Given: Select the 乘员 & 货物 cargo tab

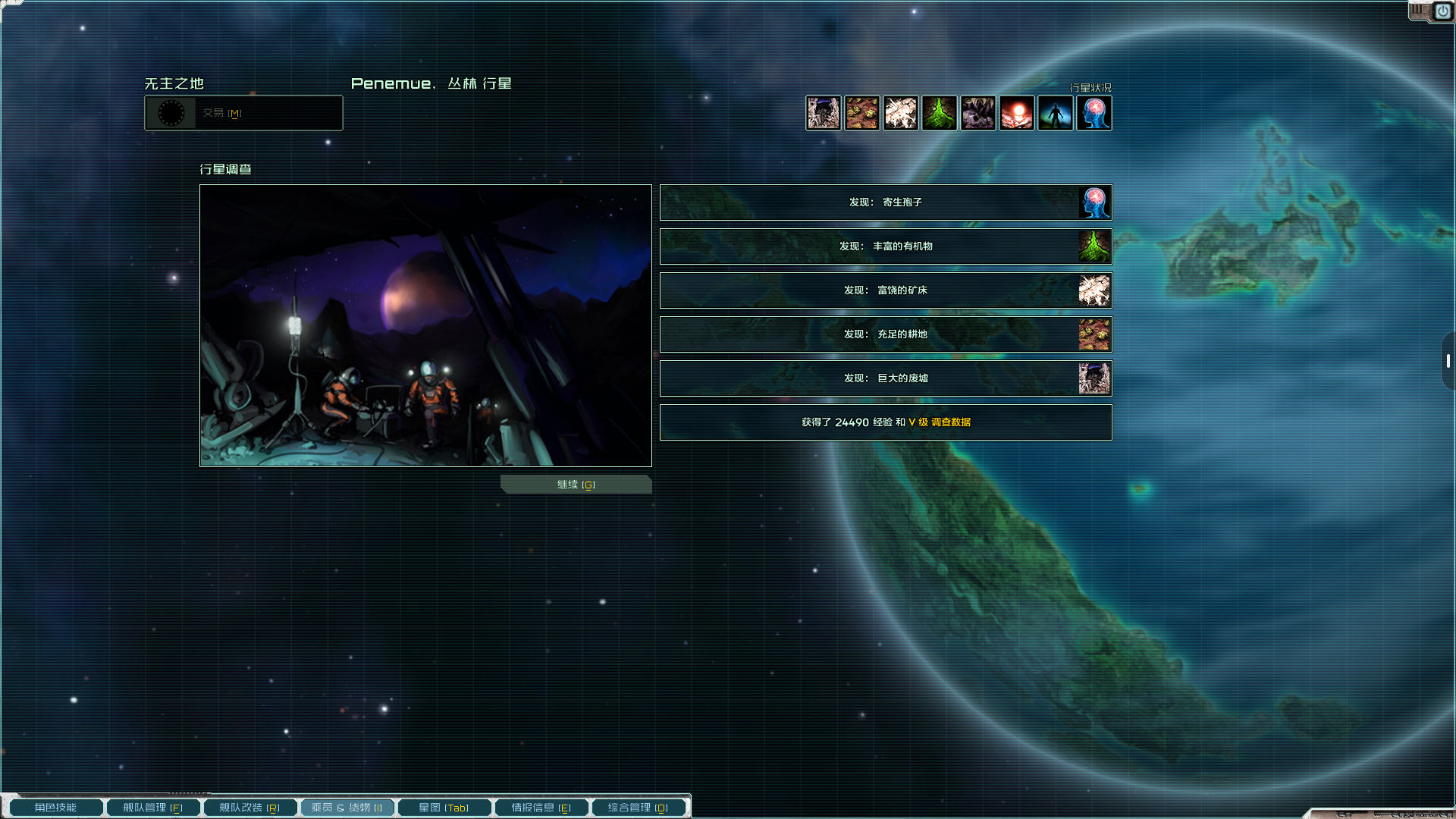Looking at the screenshot, I should point(347,808).
